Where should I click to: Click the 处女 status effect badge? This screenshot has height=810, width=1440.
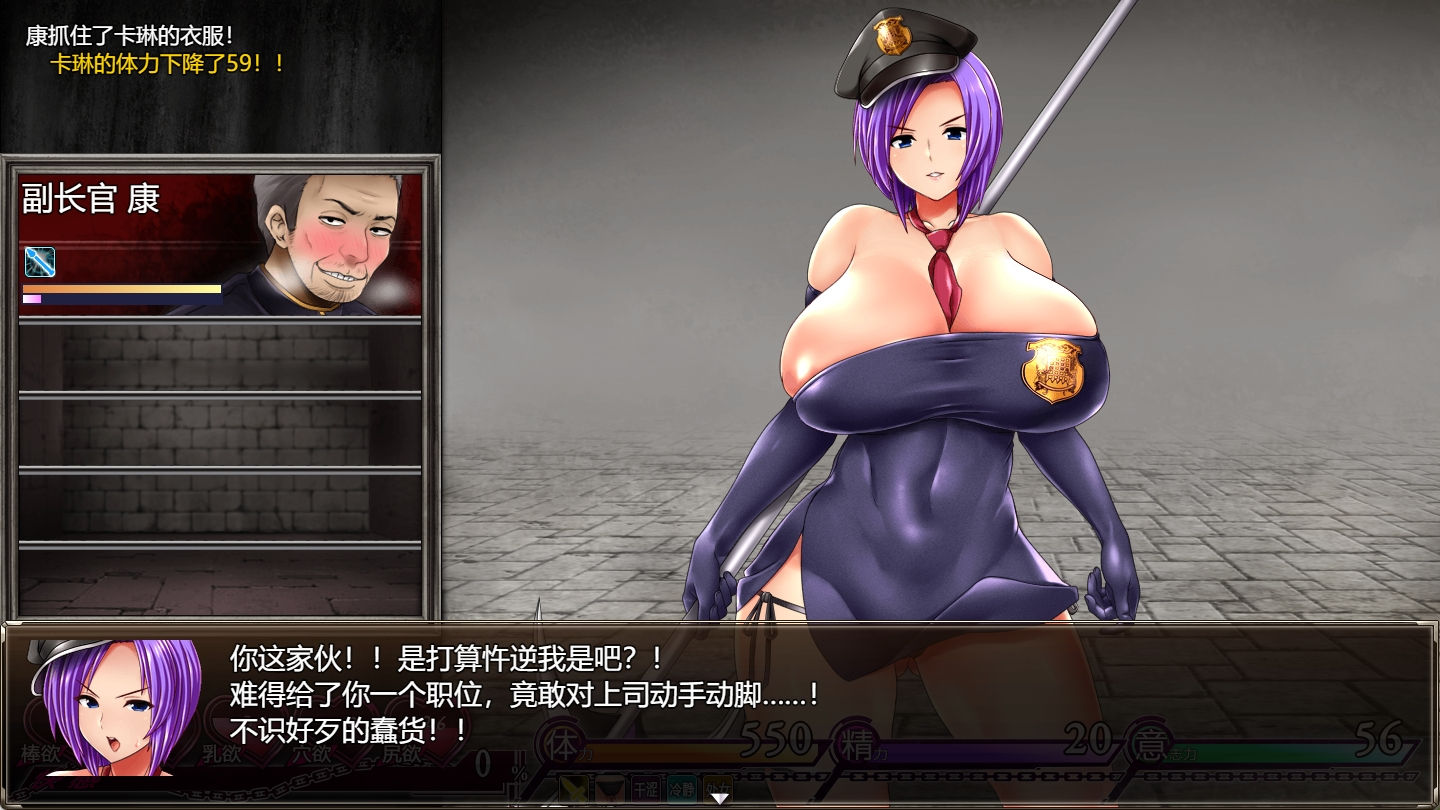tap(716, 788)
